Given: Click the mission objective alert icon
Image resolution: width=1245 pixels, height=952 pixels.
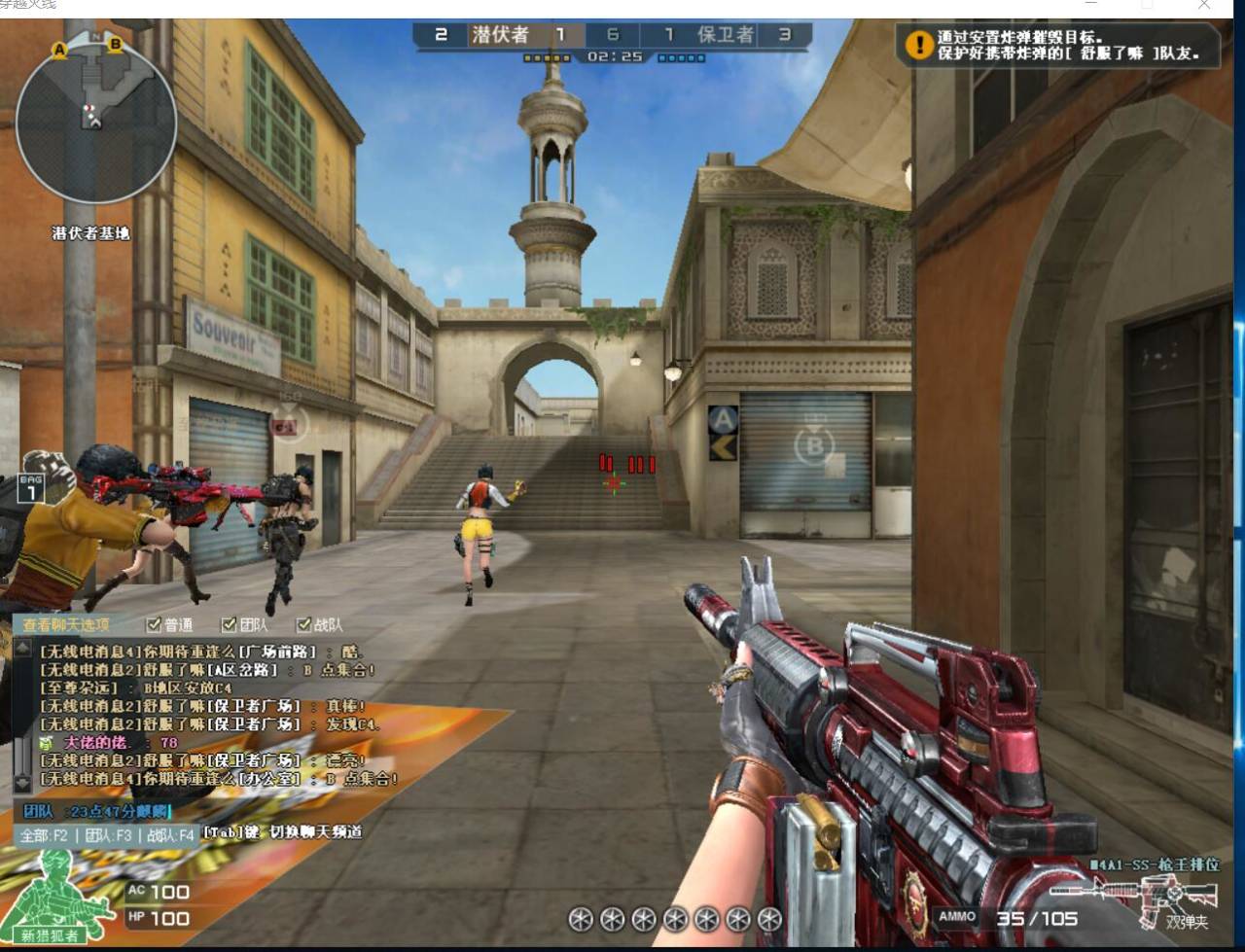Looking at the screenshot, I should point(918,45).
